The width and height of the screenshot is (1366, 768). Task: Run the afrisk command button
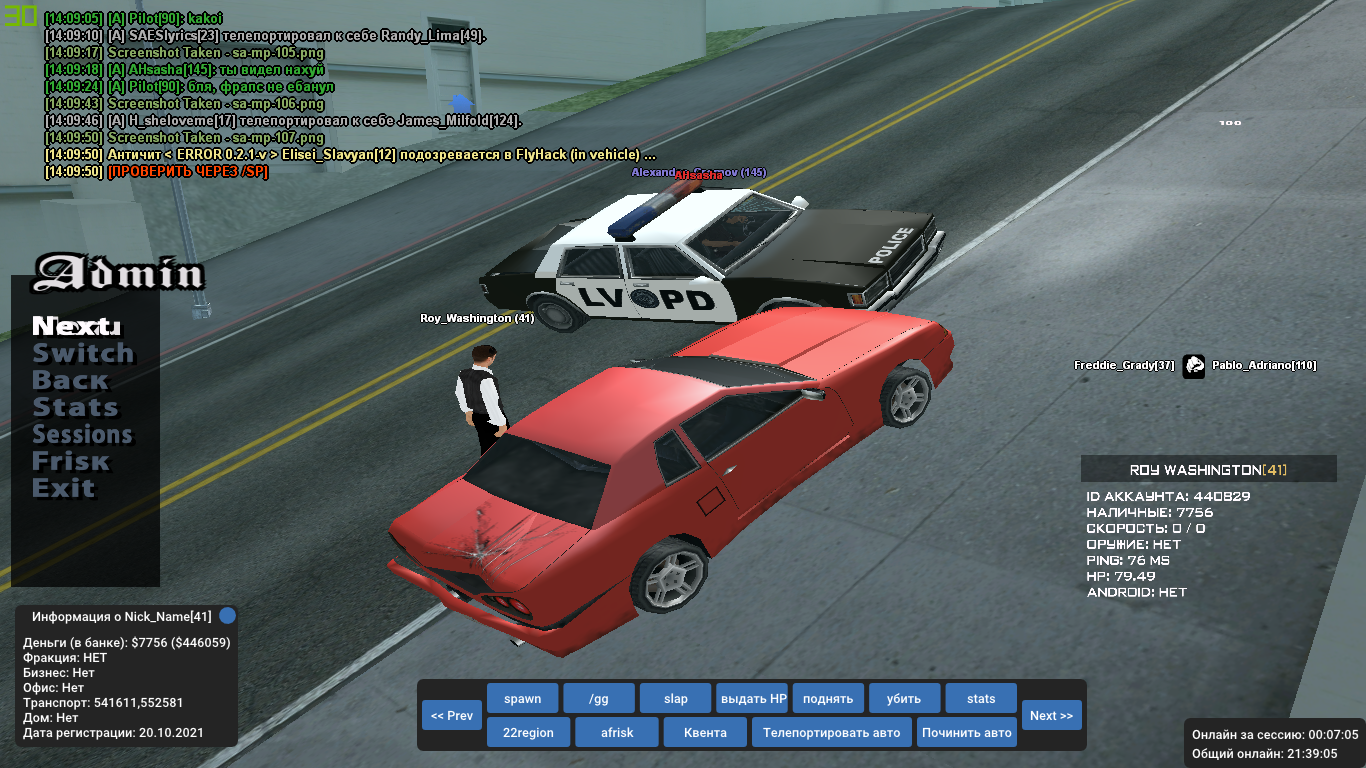(x=617, y=732)
